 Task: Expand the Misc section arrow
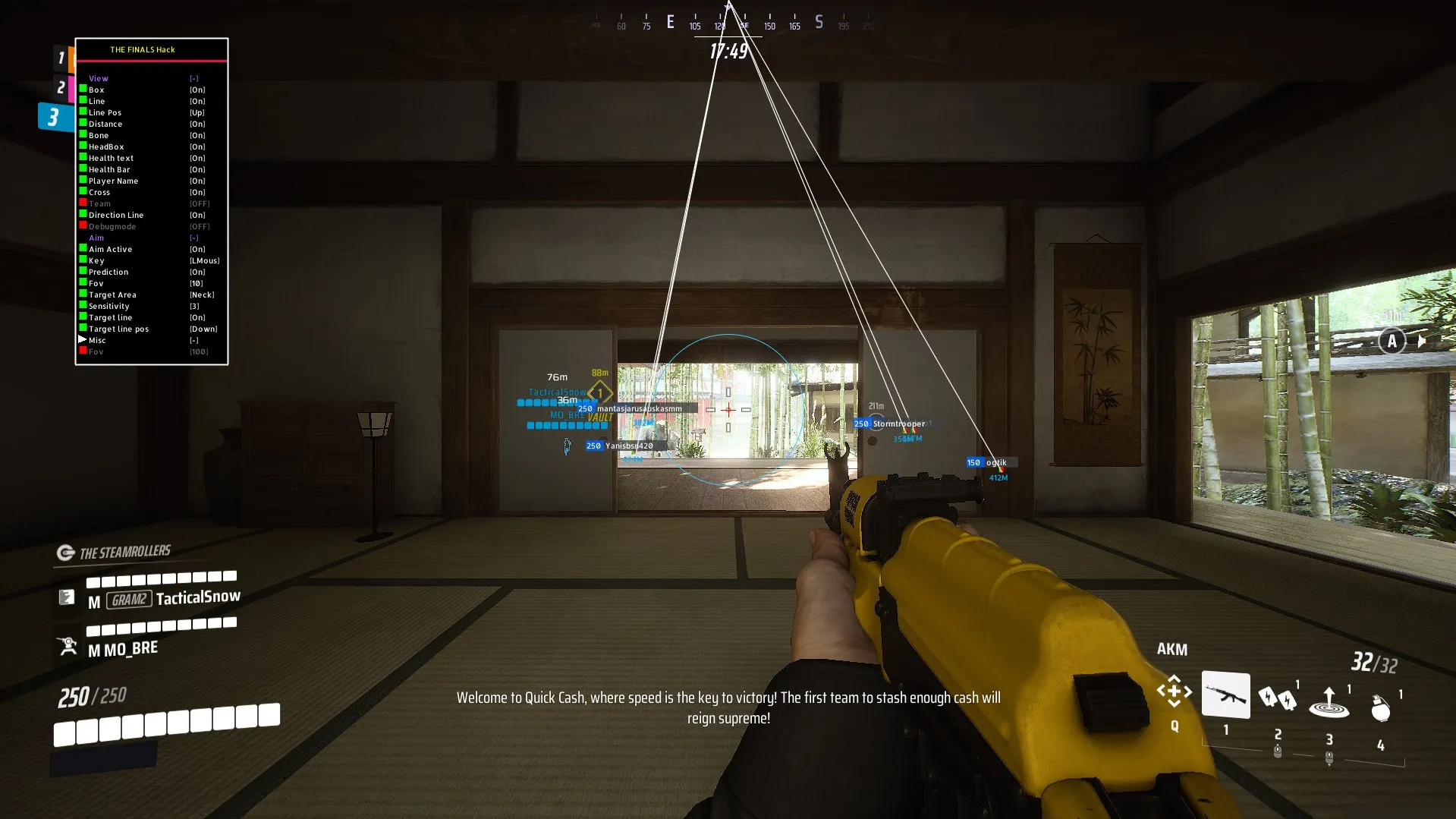point(82,340)
